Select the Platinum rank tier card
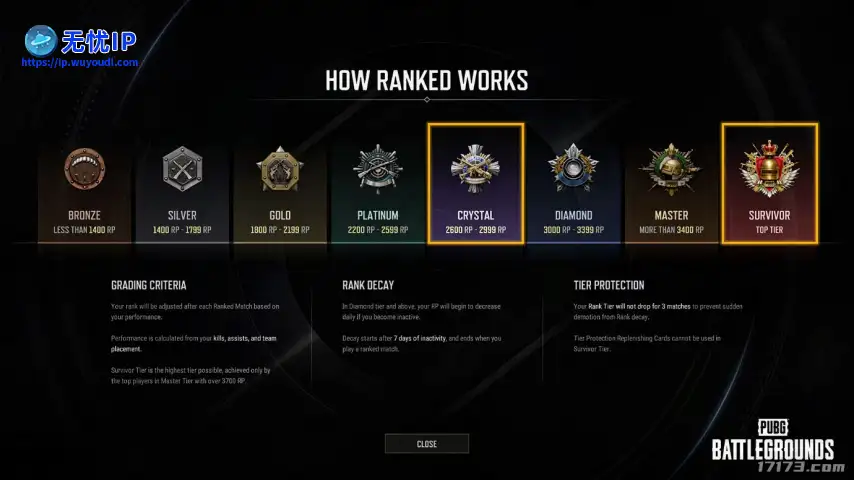This screenshot has width=854, height=480. click(x=378, y=185)
